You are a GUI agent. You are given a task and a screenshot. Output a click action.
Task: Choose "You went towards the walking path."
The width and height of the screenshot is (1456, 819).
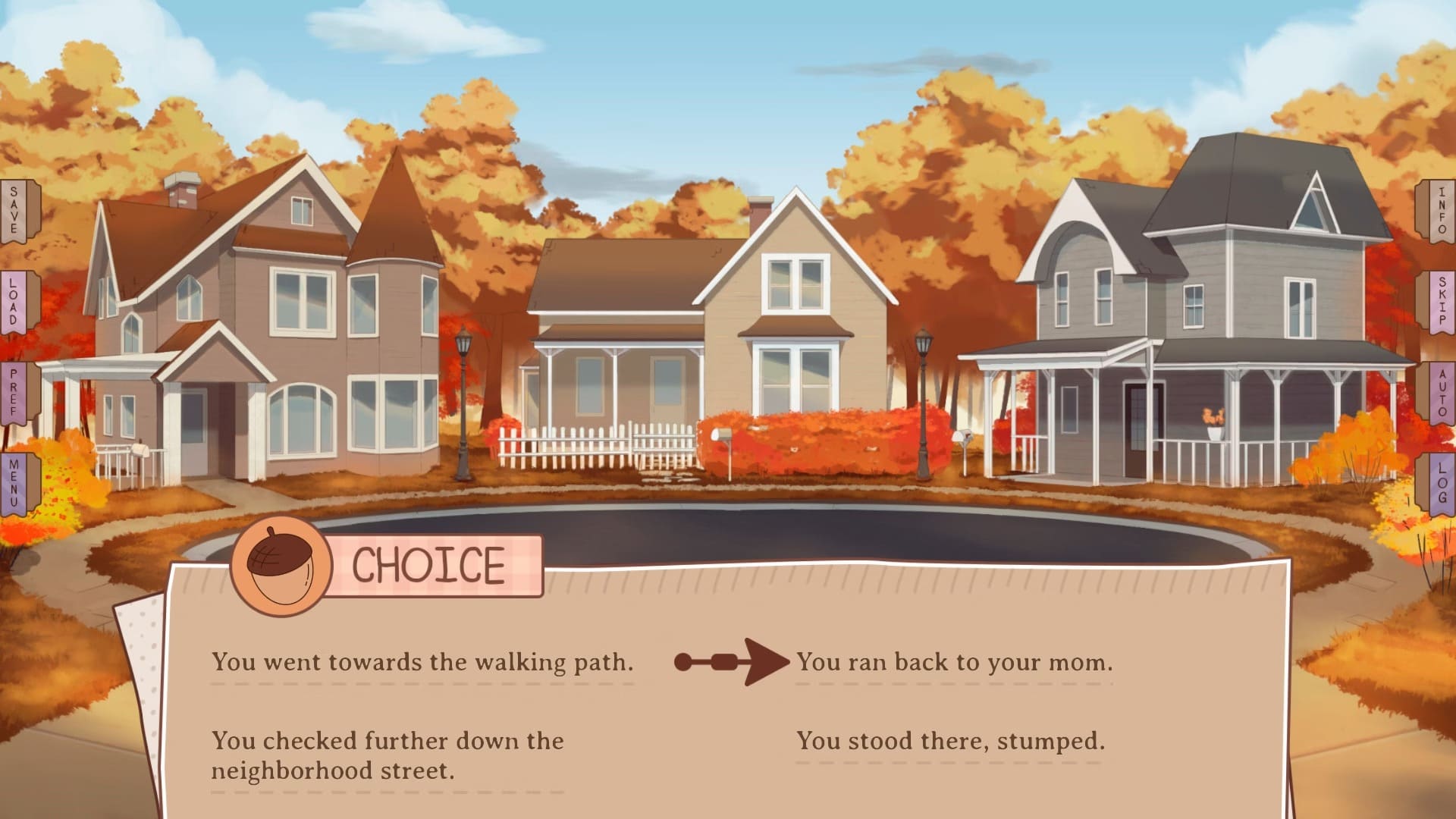pos(422,662)
